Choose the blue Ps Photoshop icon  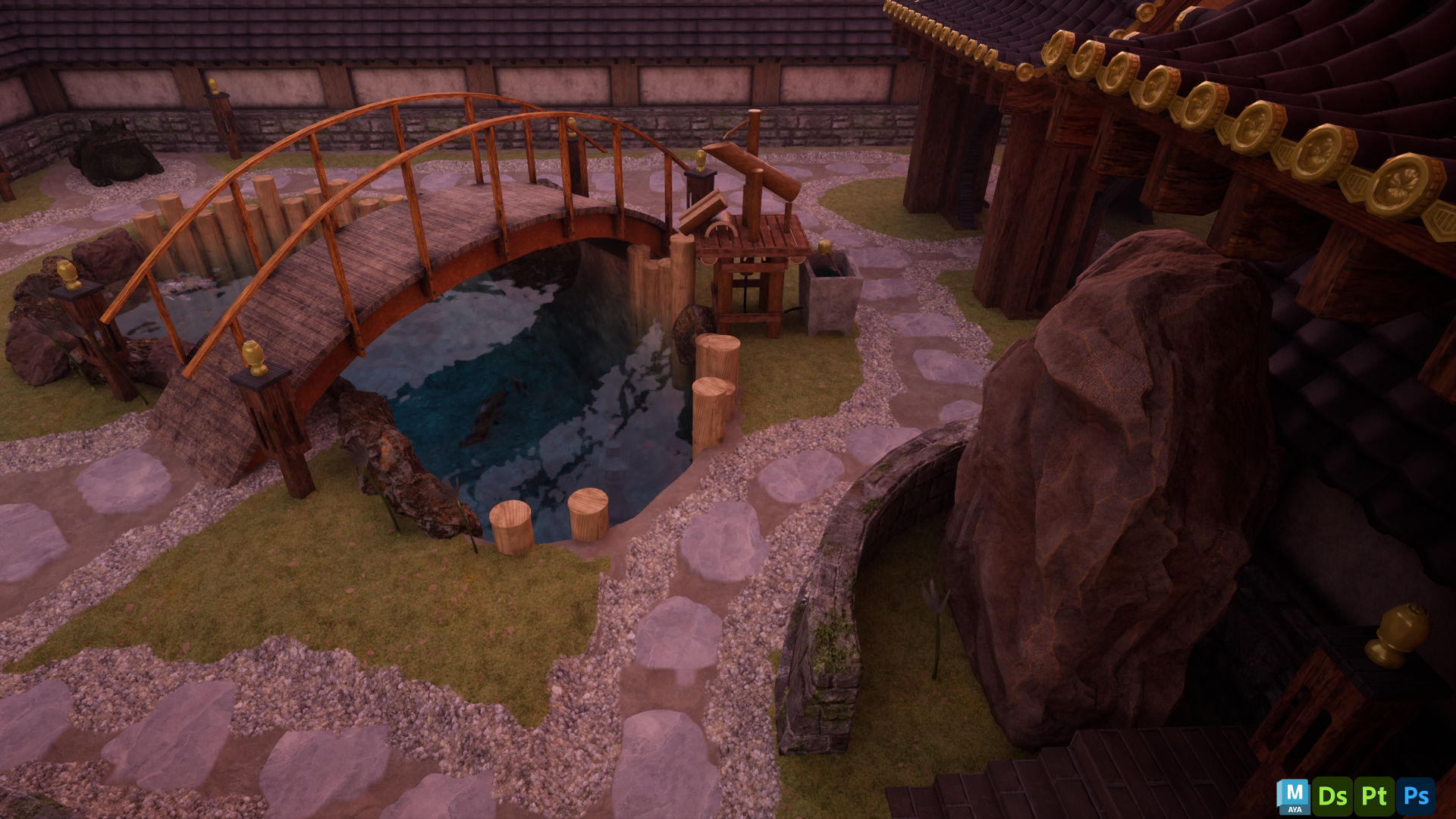coord(1416,796)
